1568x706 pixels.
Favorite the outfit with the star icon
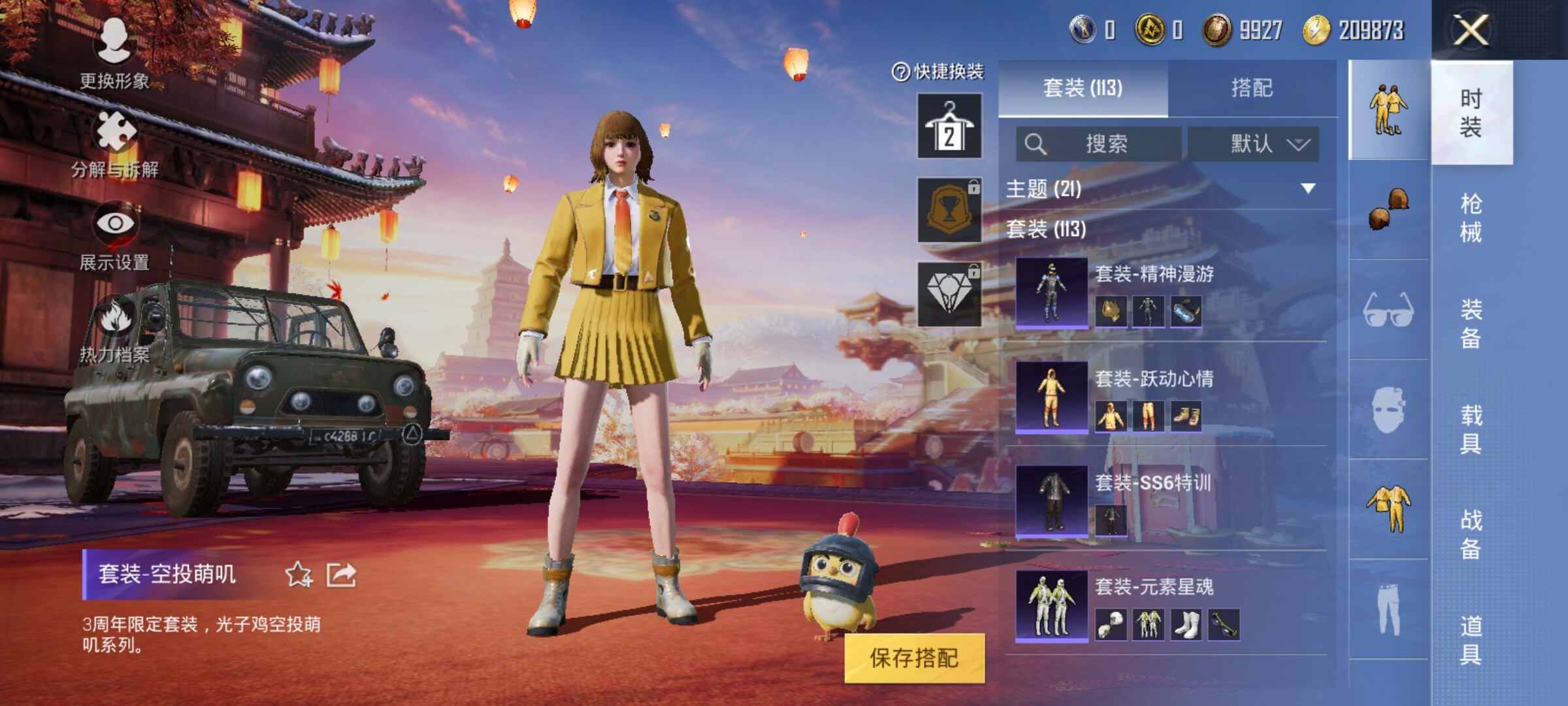coord(299,575)
